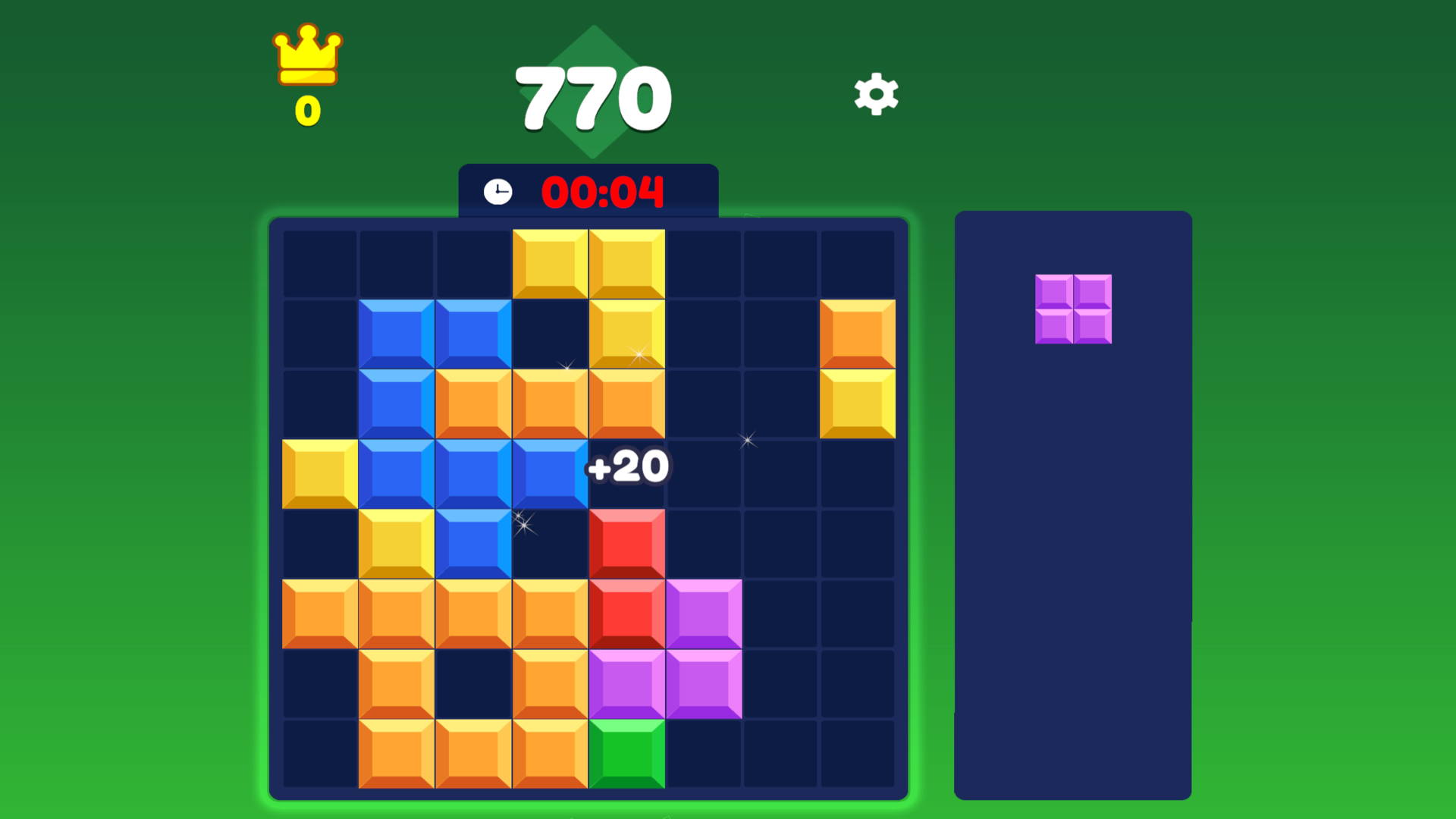Click the crown trophy icon

pyautogui.click(x=306, y=55)
